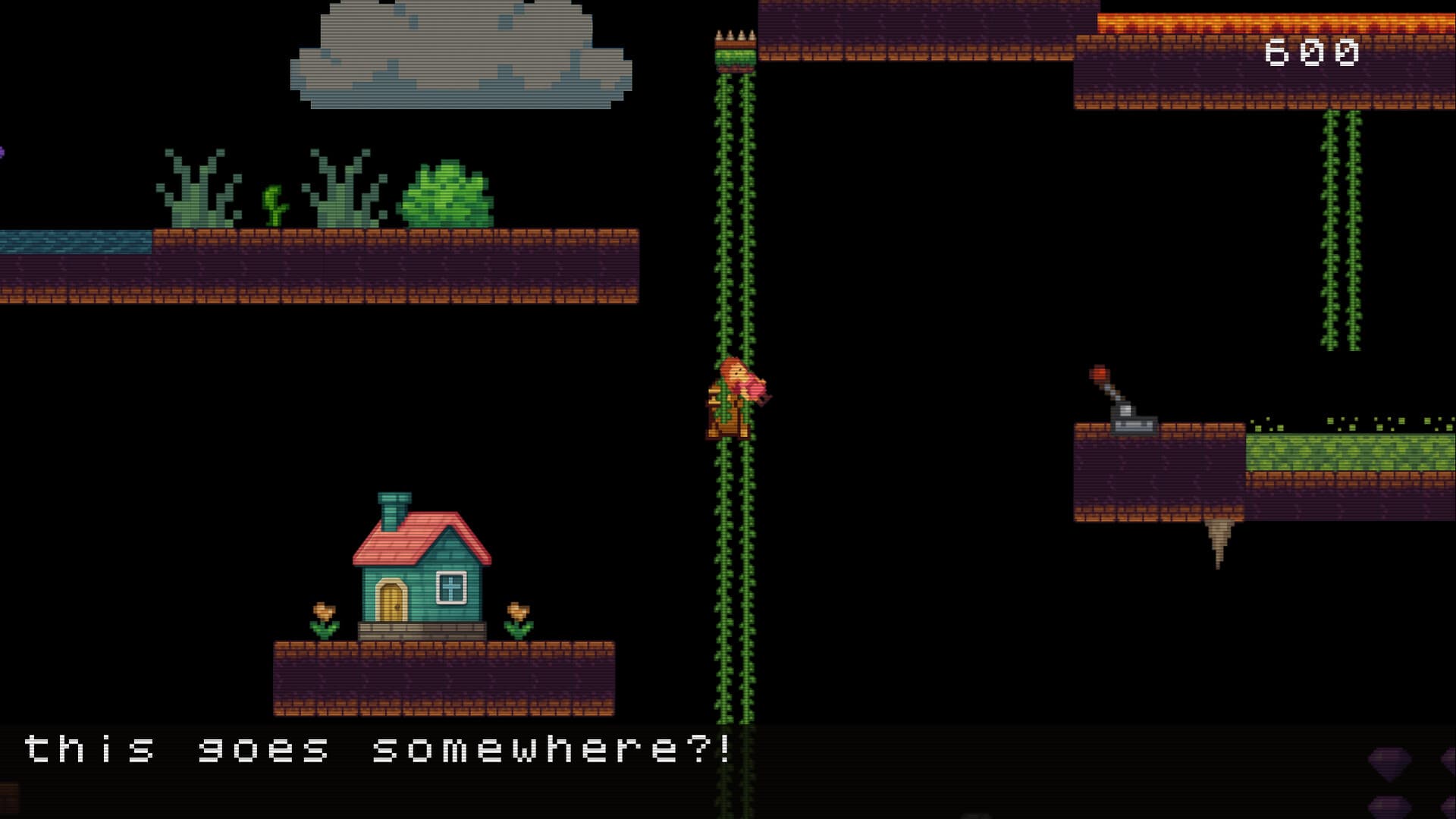1456x819 pixels.
Task: Click the large purple gem near the bottom-right corner
Action: coord(1390,762)
